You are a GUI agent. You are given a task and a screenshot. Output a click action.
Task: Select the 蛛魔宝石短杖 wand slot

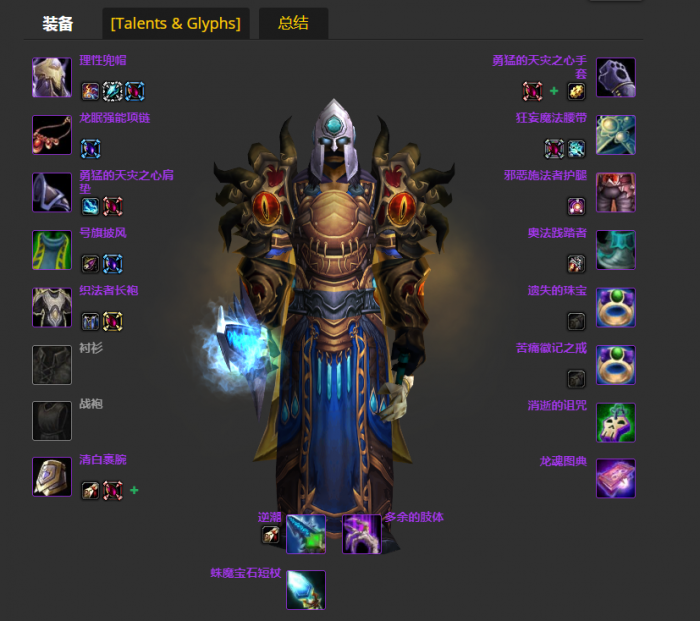(x=305, y=590)
